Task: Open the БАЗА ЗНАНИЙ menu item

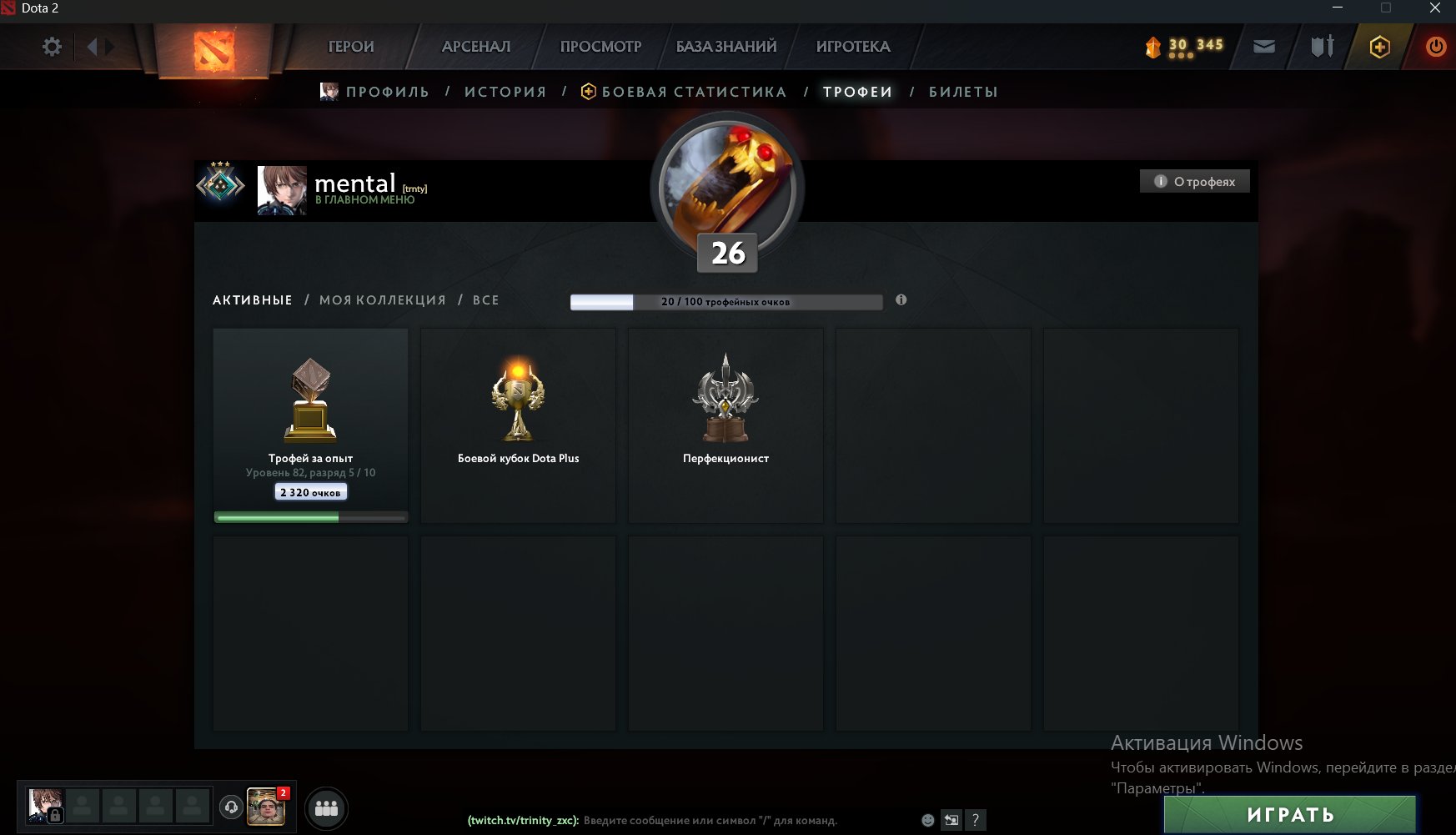Action: pos(726,47)
